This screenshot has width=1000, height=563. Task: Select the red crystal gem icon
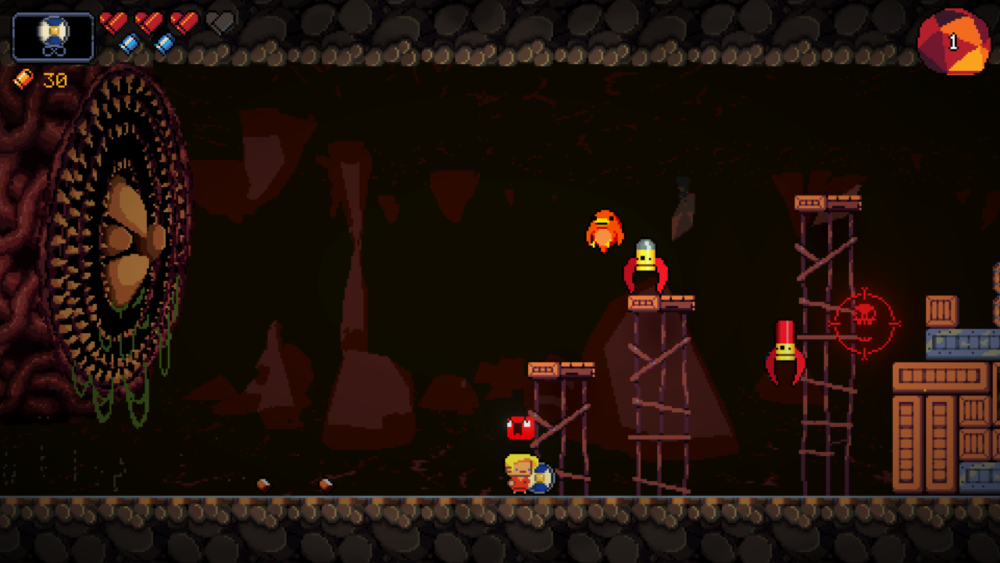[x=953, y=42]
